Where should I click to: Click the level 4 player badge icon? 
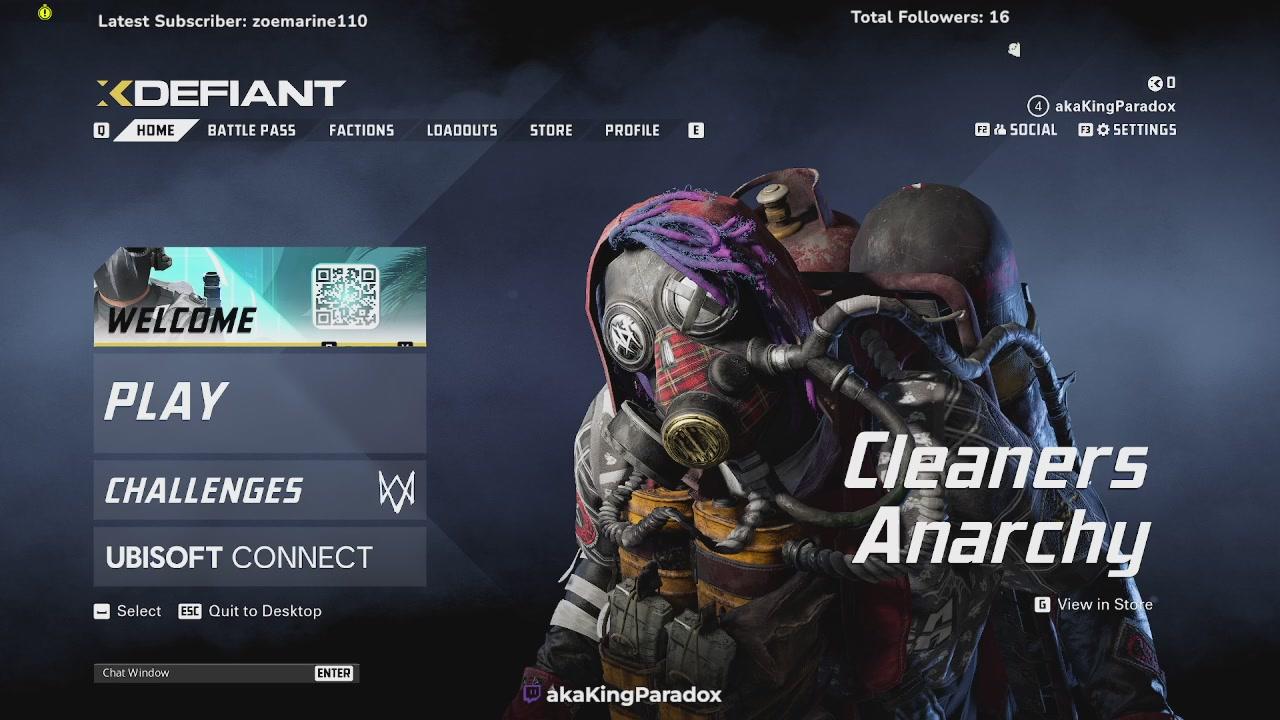click(x=1037, y=104)
